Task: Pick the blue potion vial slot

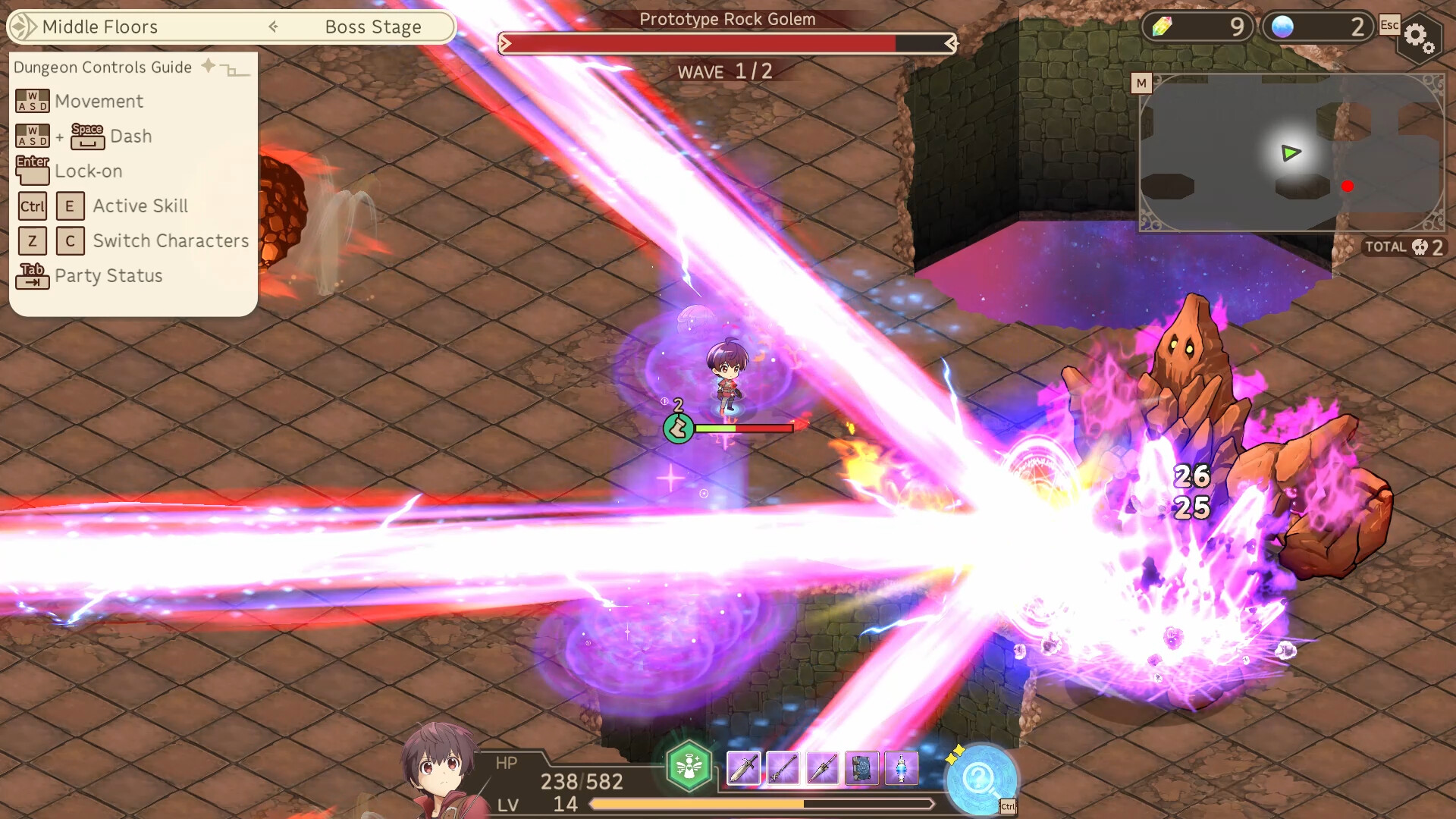Action: pyautogui.click(x=901, y=768)
